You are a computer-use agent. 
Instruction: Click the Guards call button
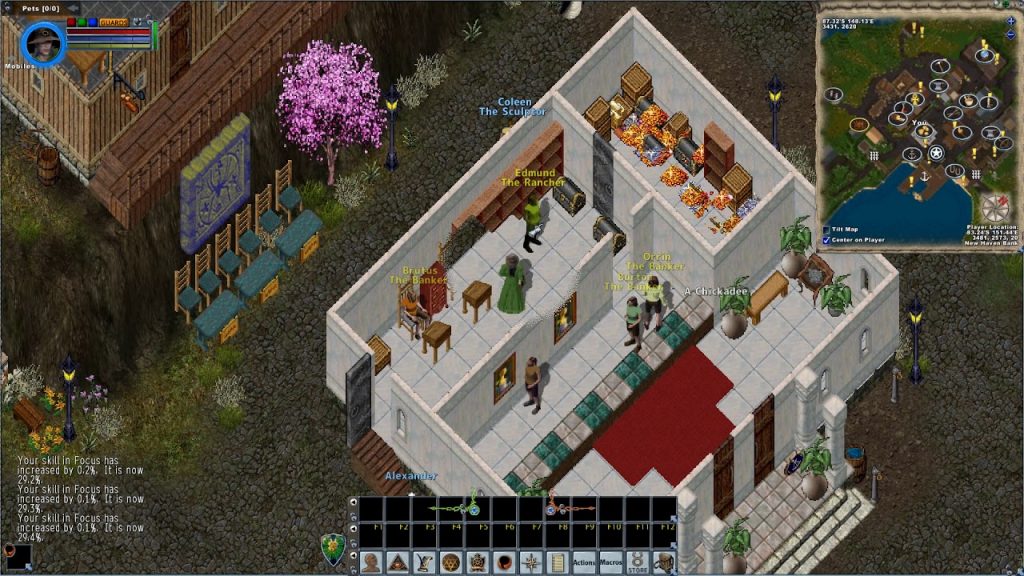click(111, 21)
